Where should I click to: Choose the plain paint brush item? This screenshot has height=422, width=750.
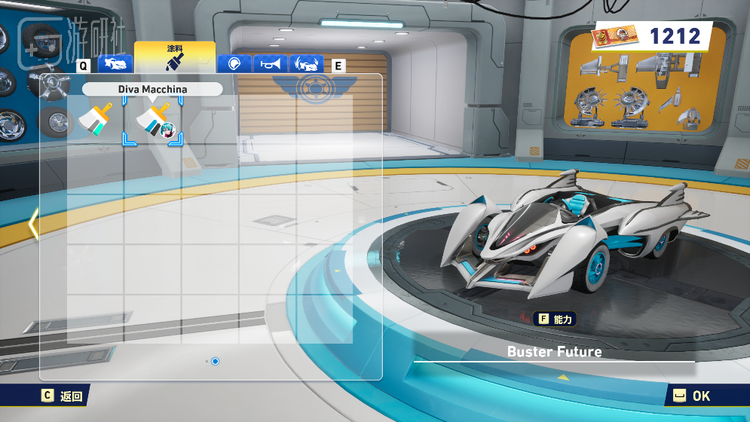click(96, 122)
